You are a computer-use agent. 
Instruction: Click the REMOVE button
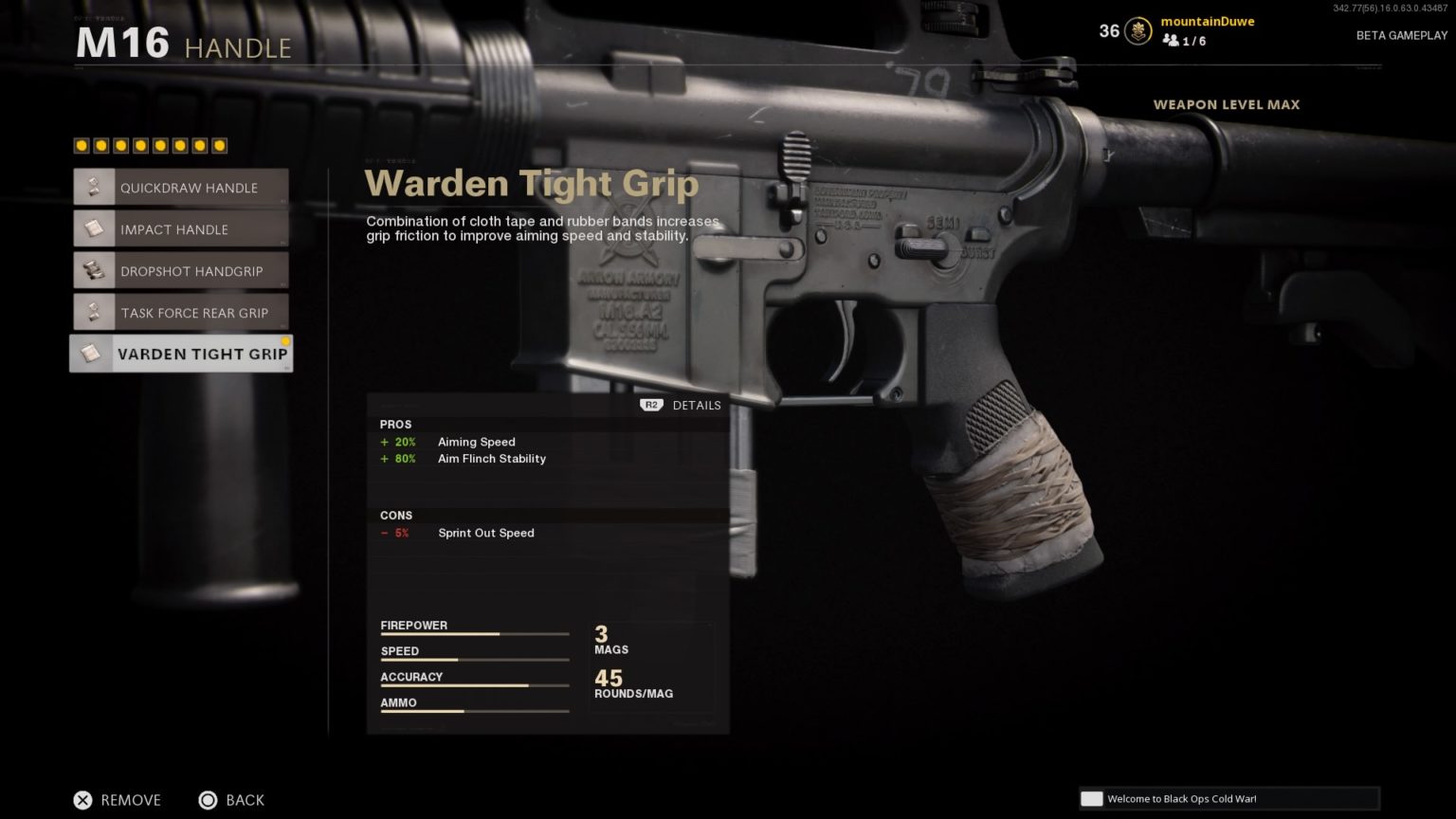pos(116,800)
